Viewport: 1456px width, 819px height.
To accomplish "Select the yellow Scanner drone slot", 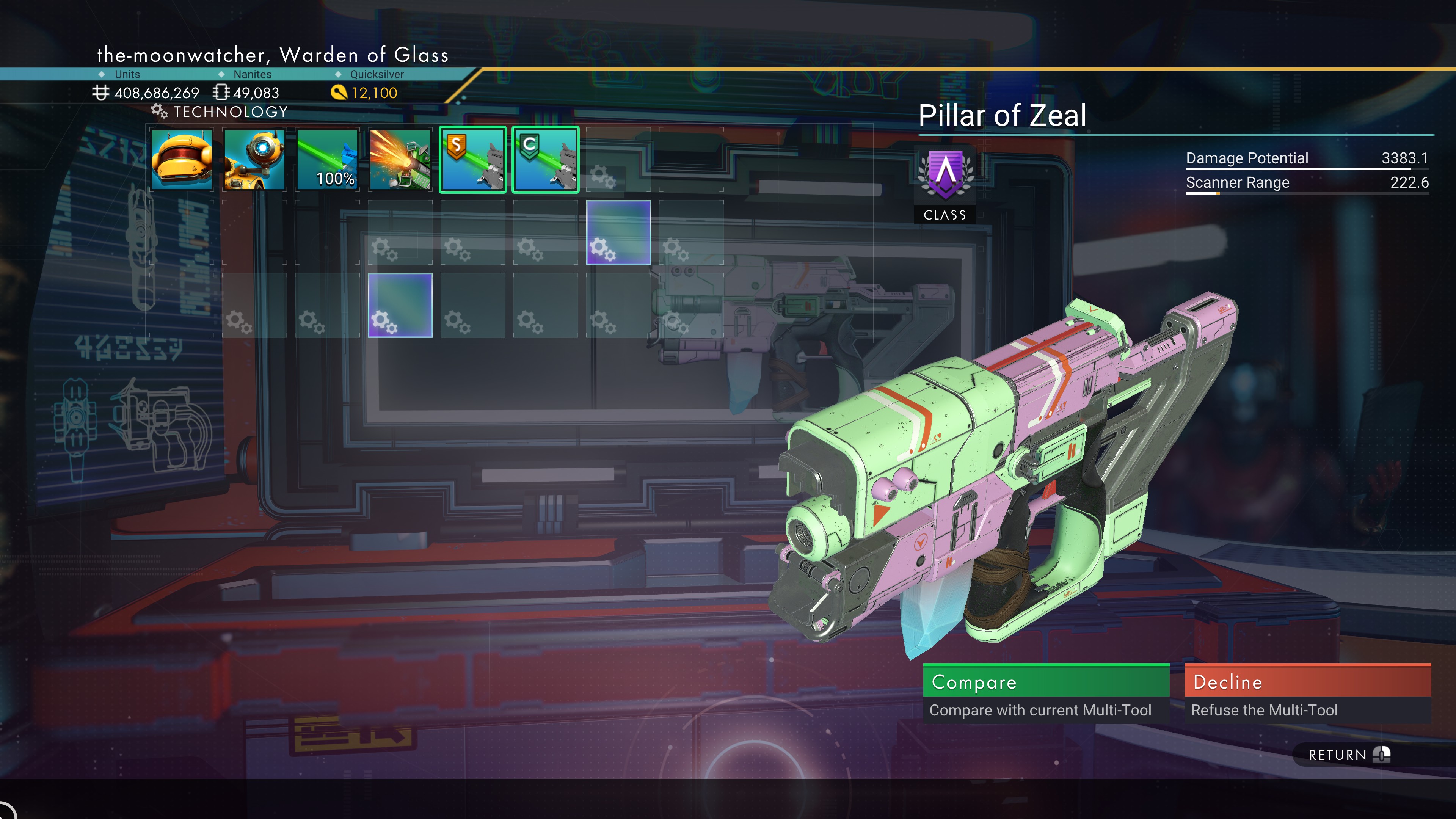I will point(254,160).
